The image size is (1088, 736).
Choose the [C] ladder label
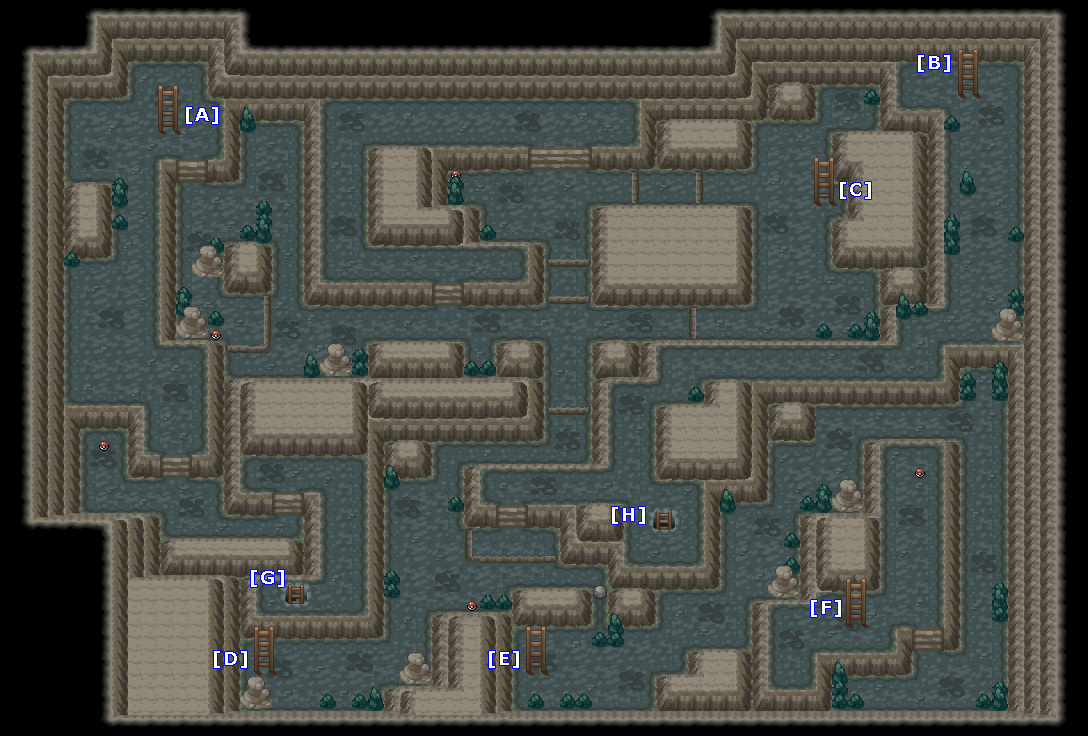tap(855, 190)
